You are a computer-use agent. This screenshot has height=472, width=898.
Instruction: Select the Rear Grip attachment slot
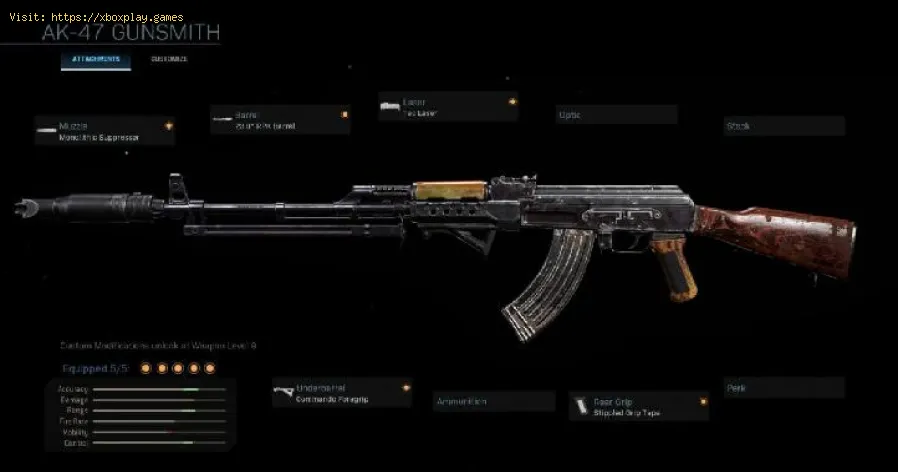click(x=638, y=405)
